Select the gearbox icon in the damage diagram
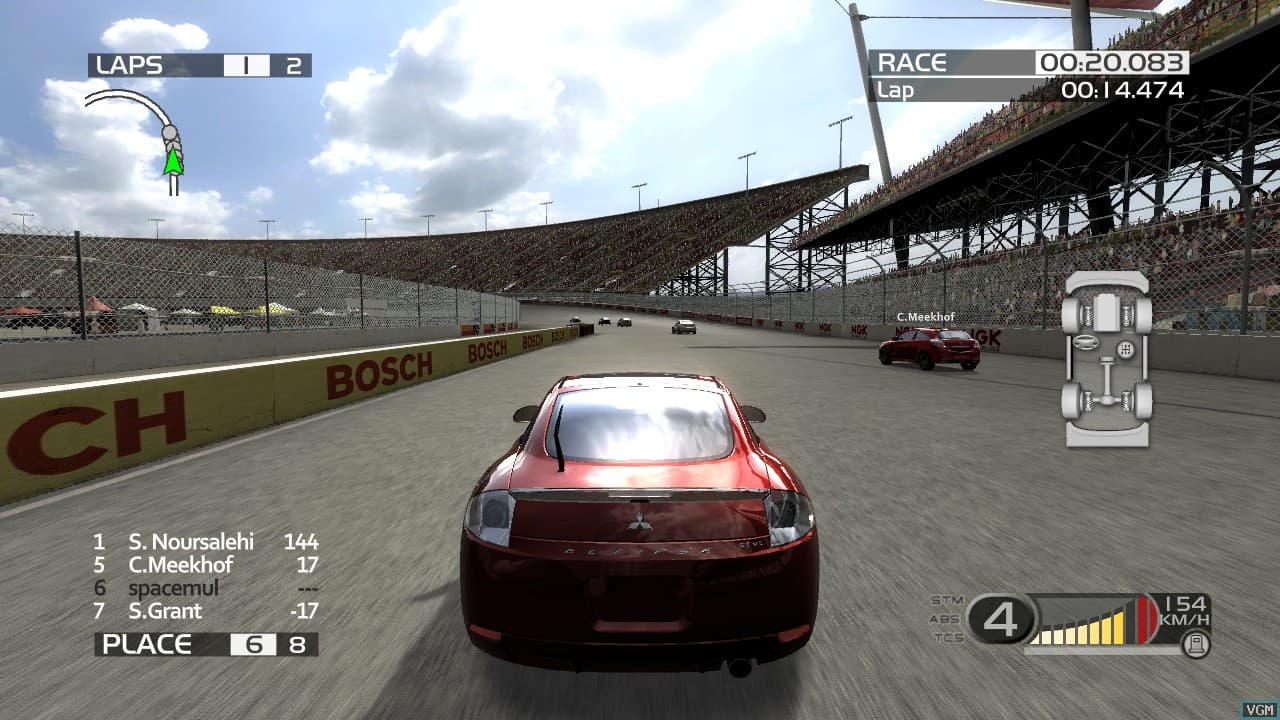The image size is (1280, 720). click(1126, 349)
